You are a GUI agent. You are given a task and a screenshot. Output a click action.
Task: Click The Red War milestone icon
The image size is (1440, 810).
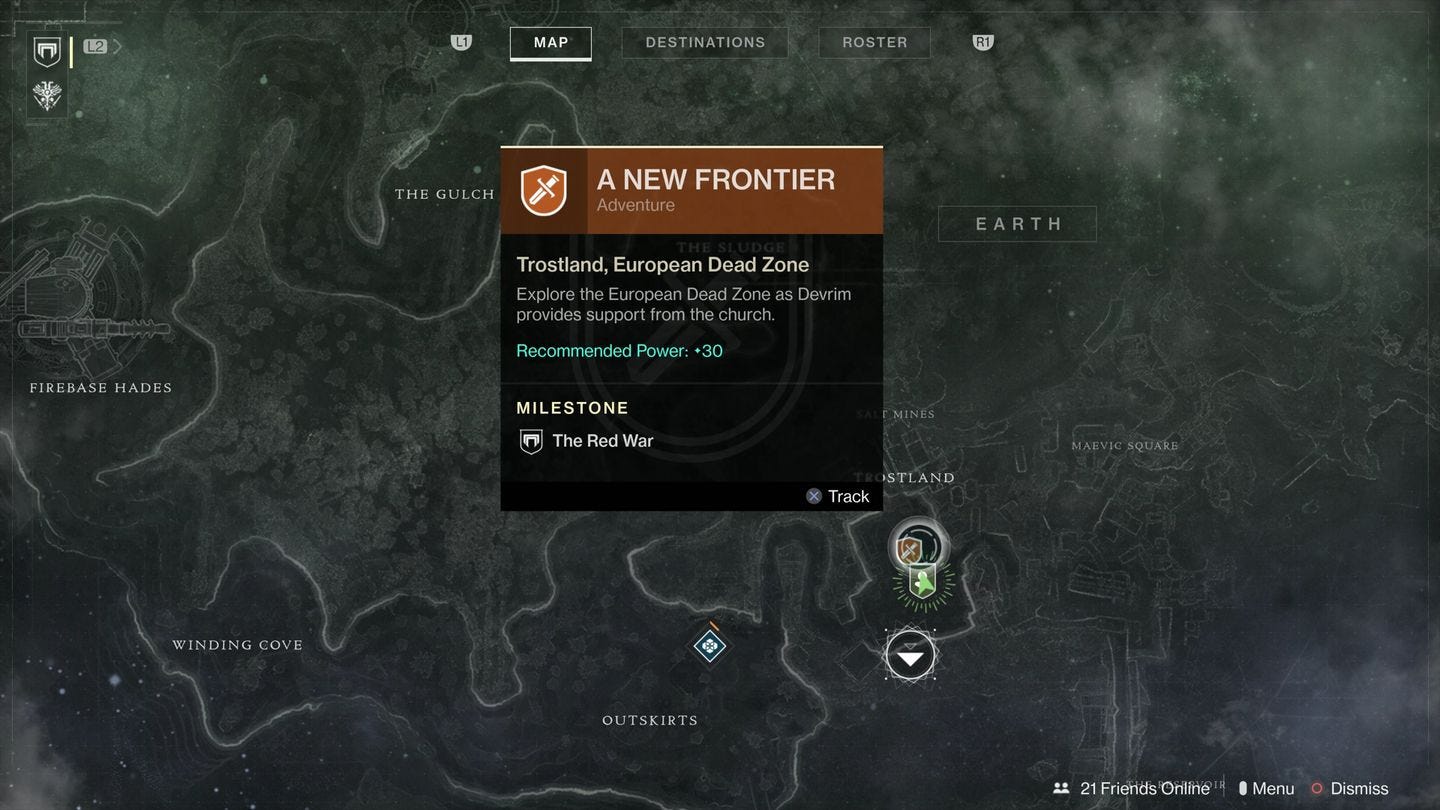pos(529,440)
